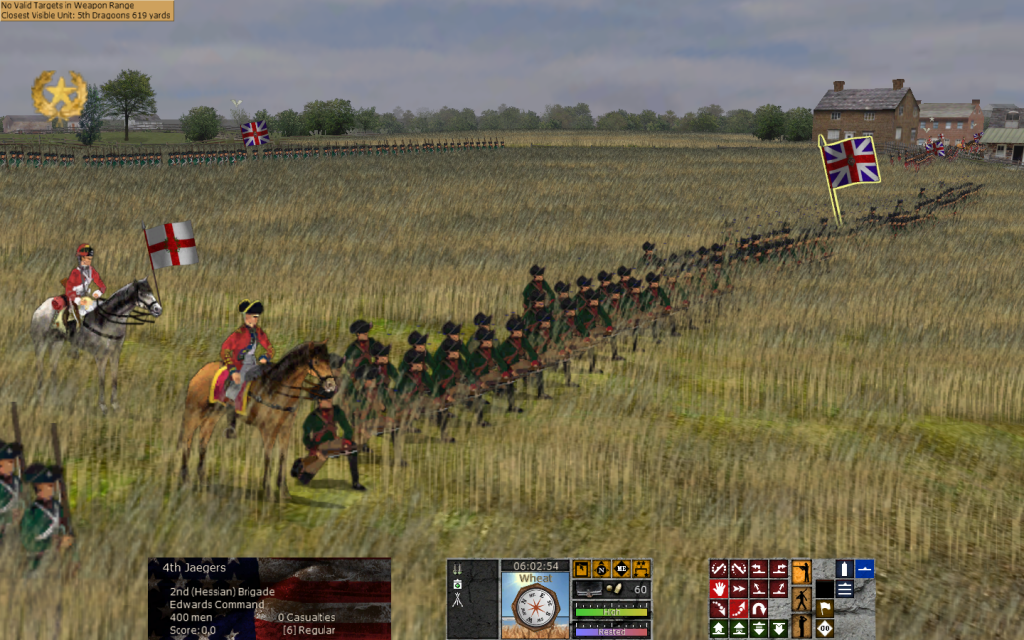The width and height of the screenshot is (1024, 640).
Task: Click the small camera icon
Action: click(457, 583)
